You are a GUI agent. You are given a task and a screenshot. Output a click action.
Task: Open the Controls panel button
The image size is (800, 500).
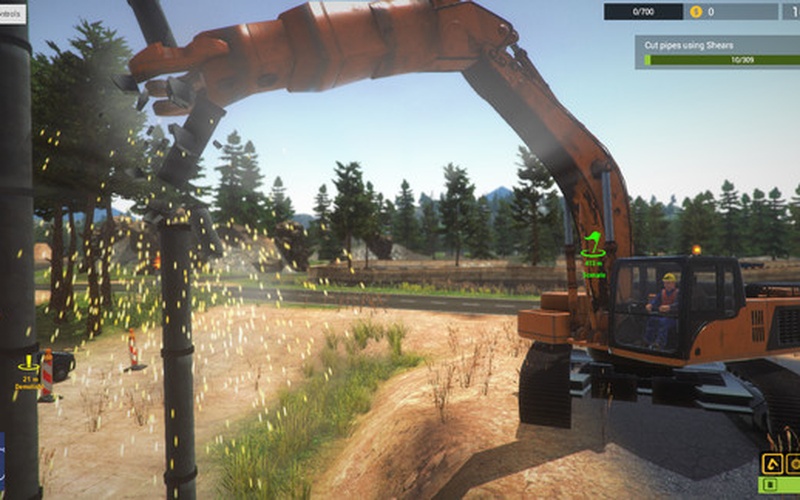click(x=13, y=13)
